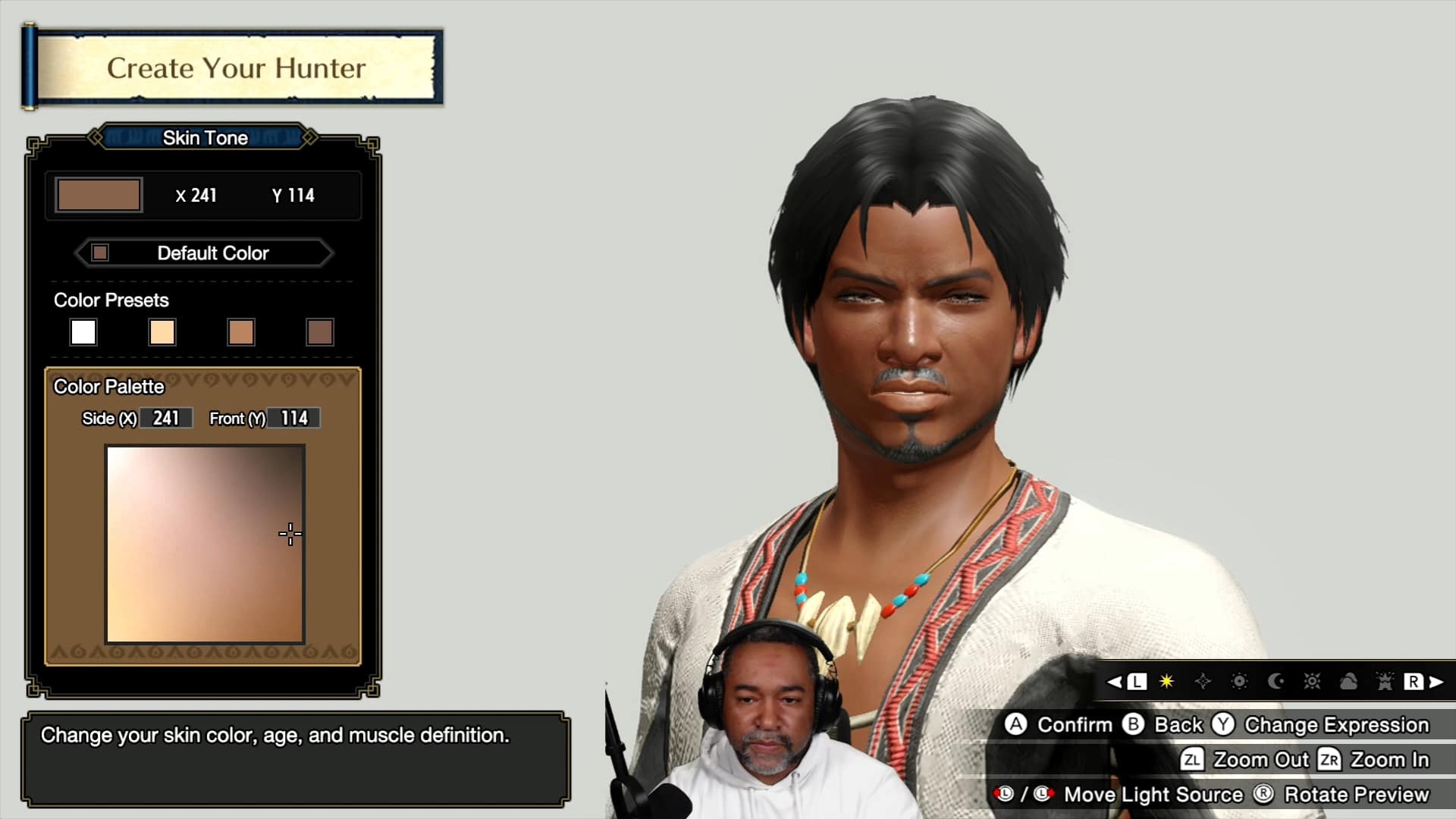This screenshot has height=819, width=1456.
Task: Choose the white color preset
Action: pos(83,332)
